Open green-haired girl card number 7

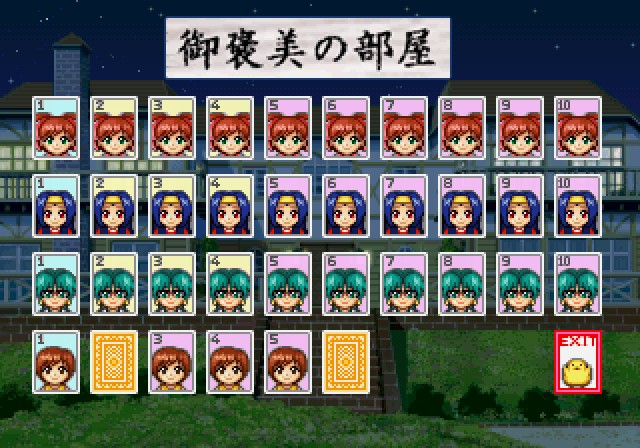(402, 284)
